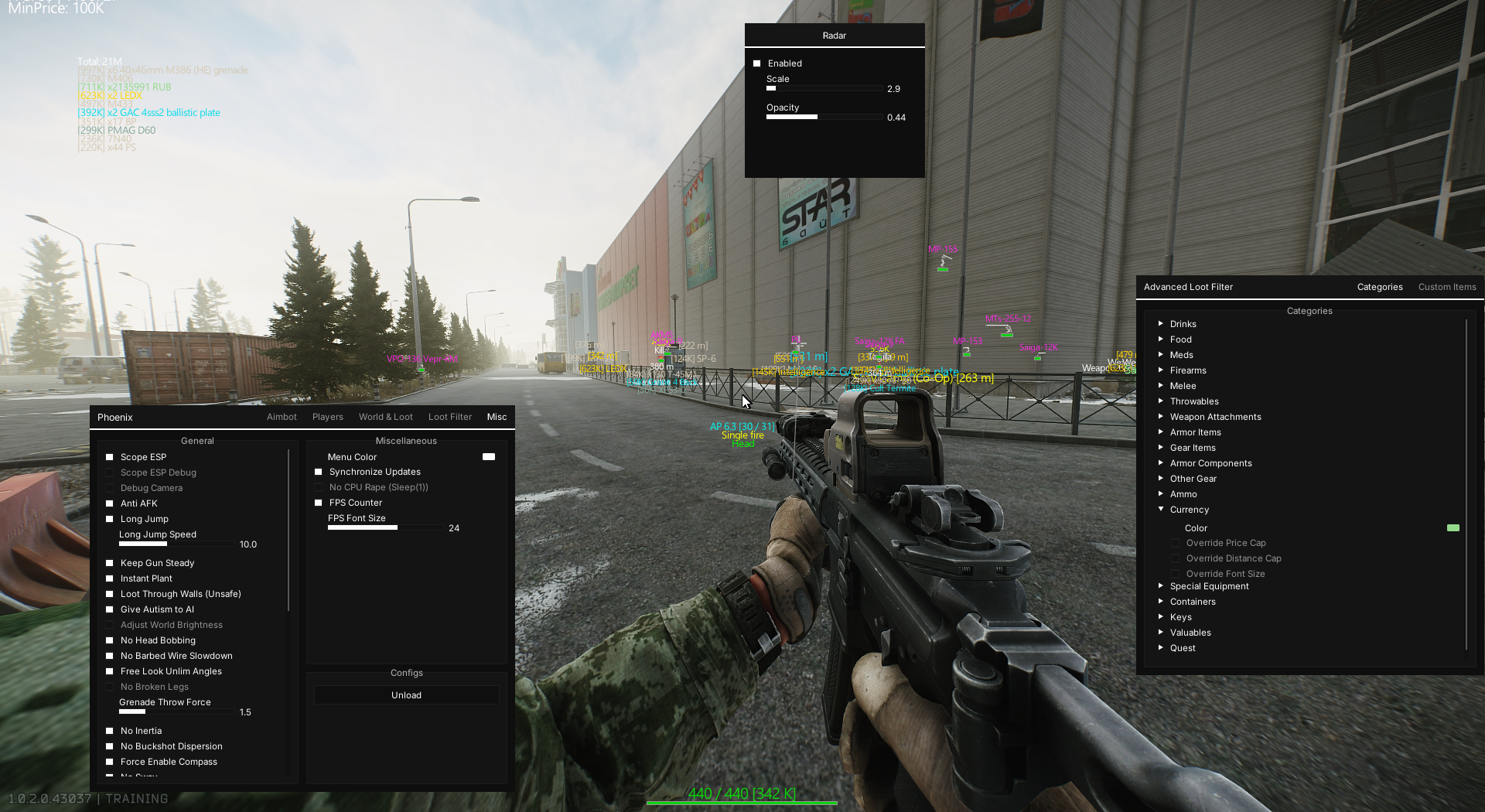This screenshot has width=1485, height=812.
Task: Disable Synchronize Updates
Action: click(x=318, y=472)
